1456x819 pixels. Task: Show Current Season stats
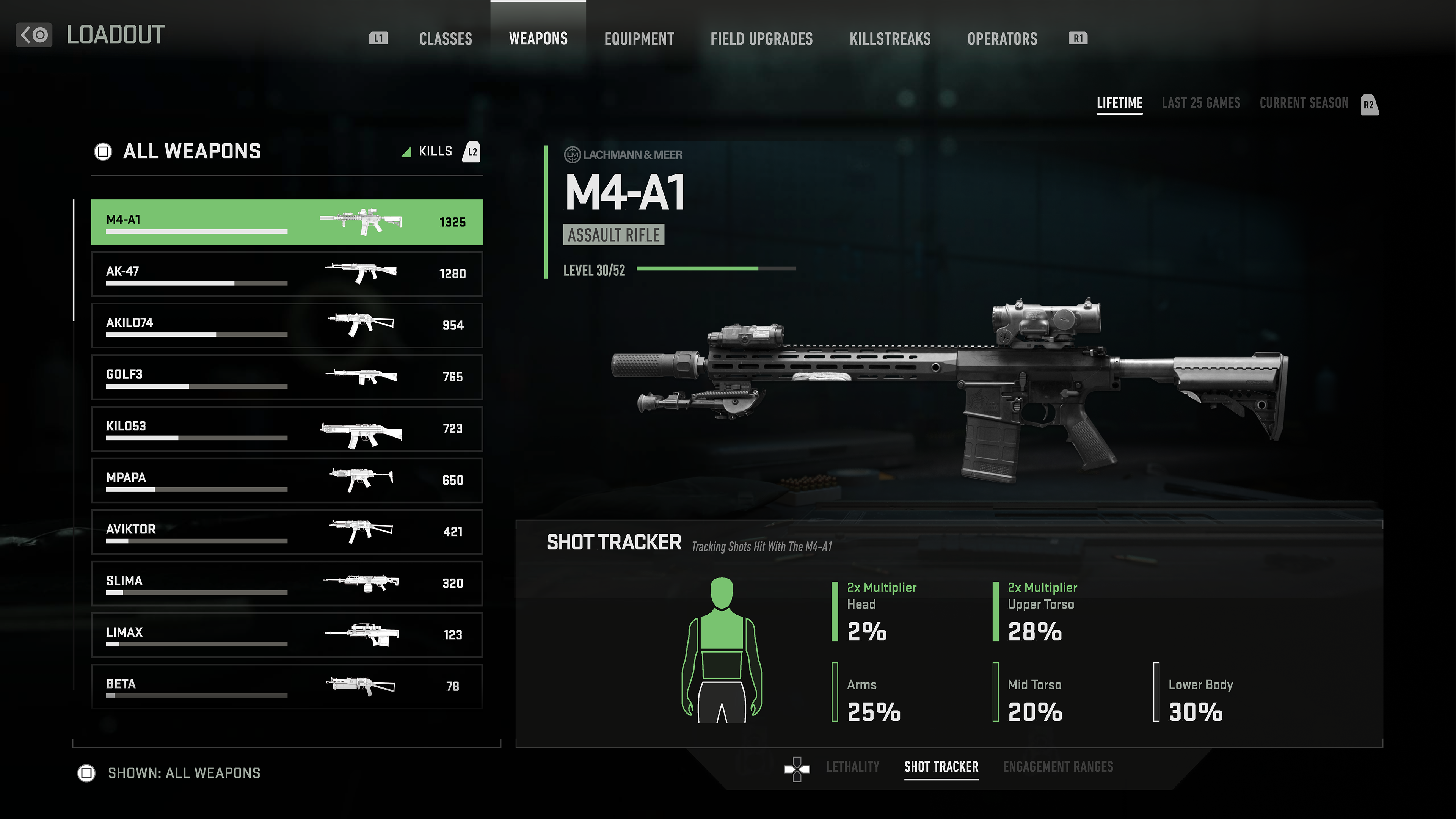tap(1304, 103)
